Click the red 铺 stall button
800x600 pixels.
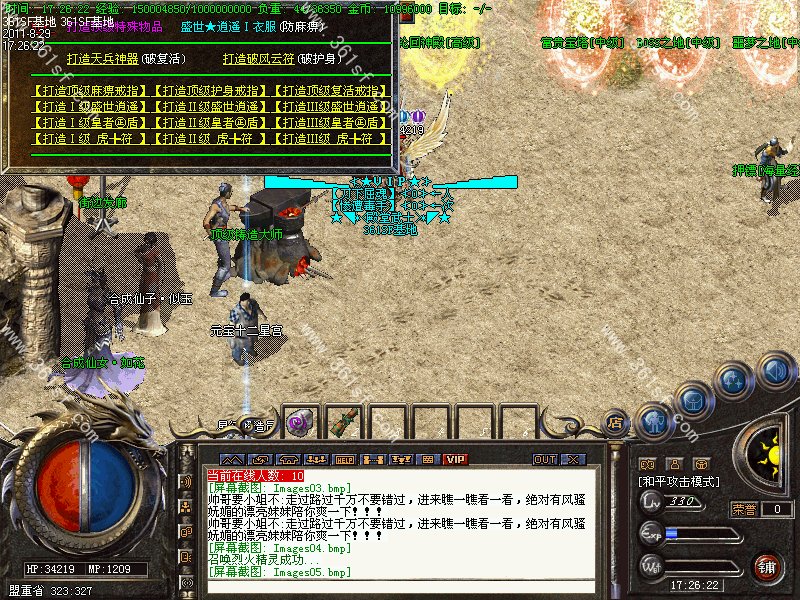click(x=765, y=566)
